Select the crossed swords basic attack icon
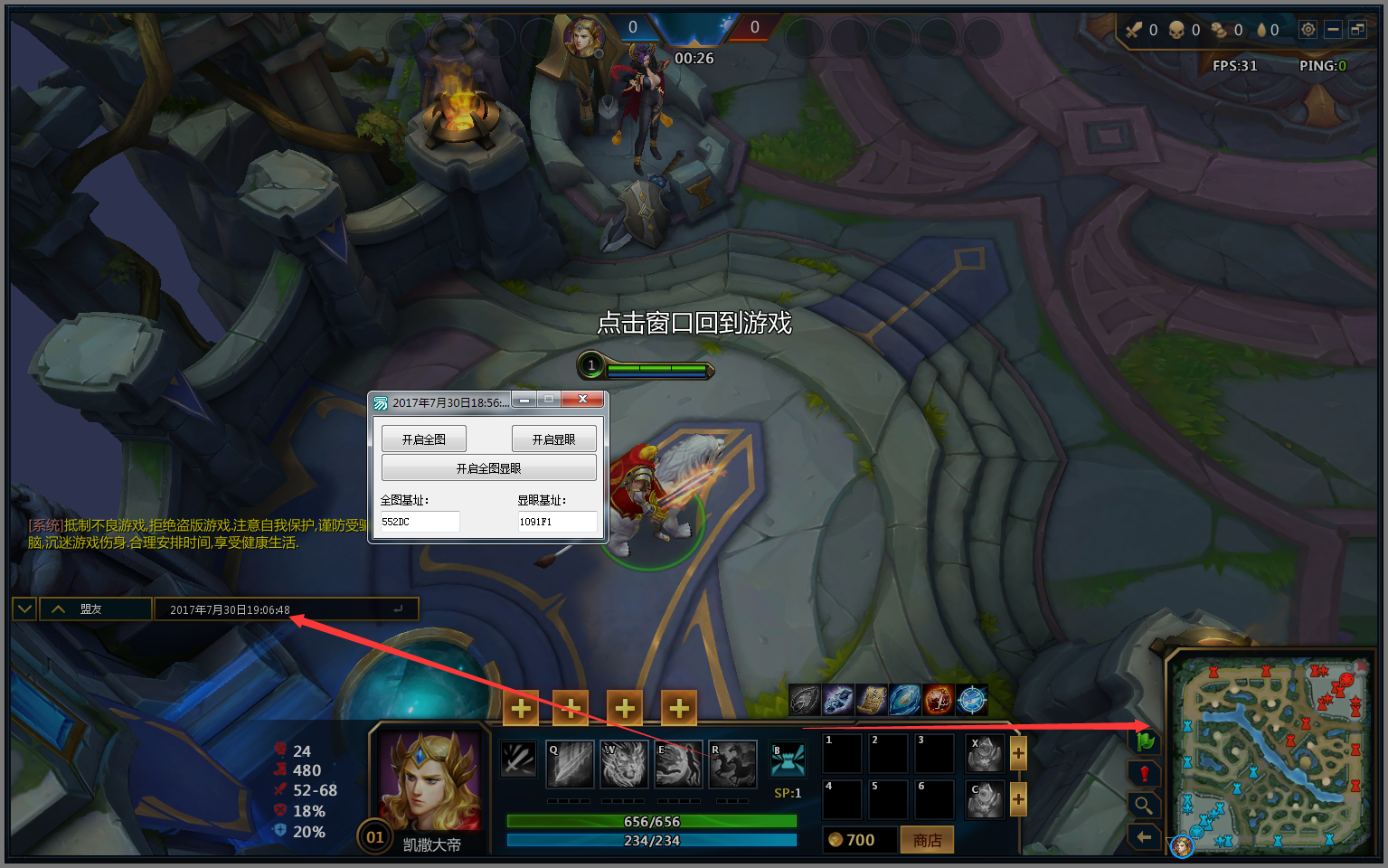 [x=519, y=759]
